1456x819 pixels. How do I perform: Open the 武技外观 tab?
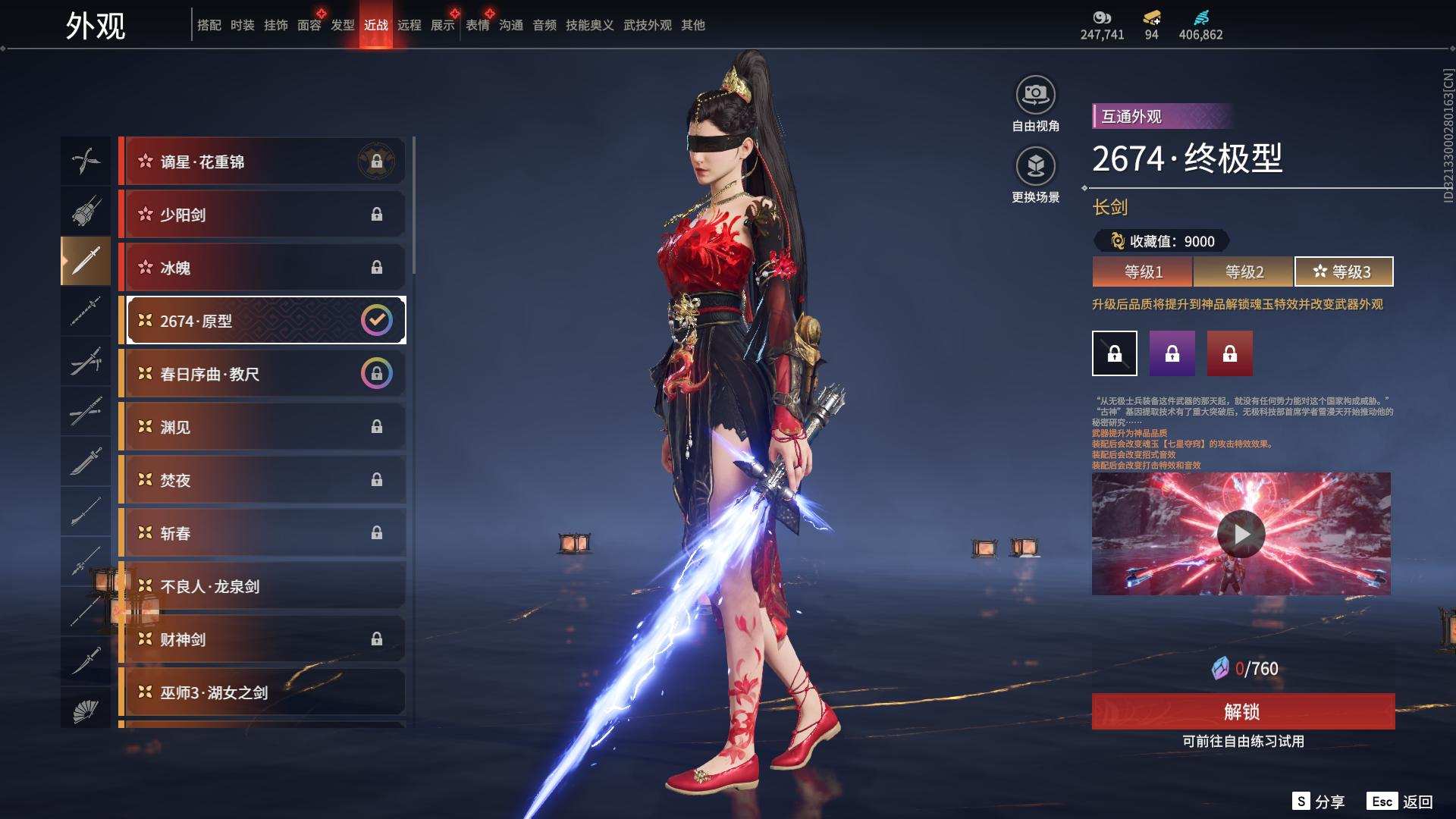coord(647,25)
